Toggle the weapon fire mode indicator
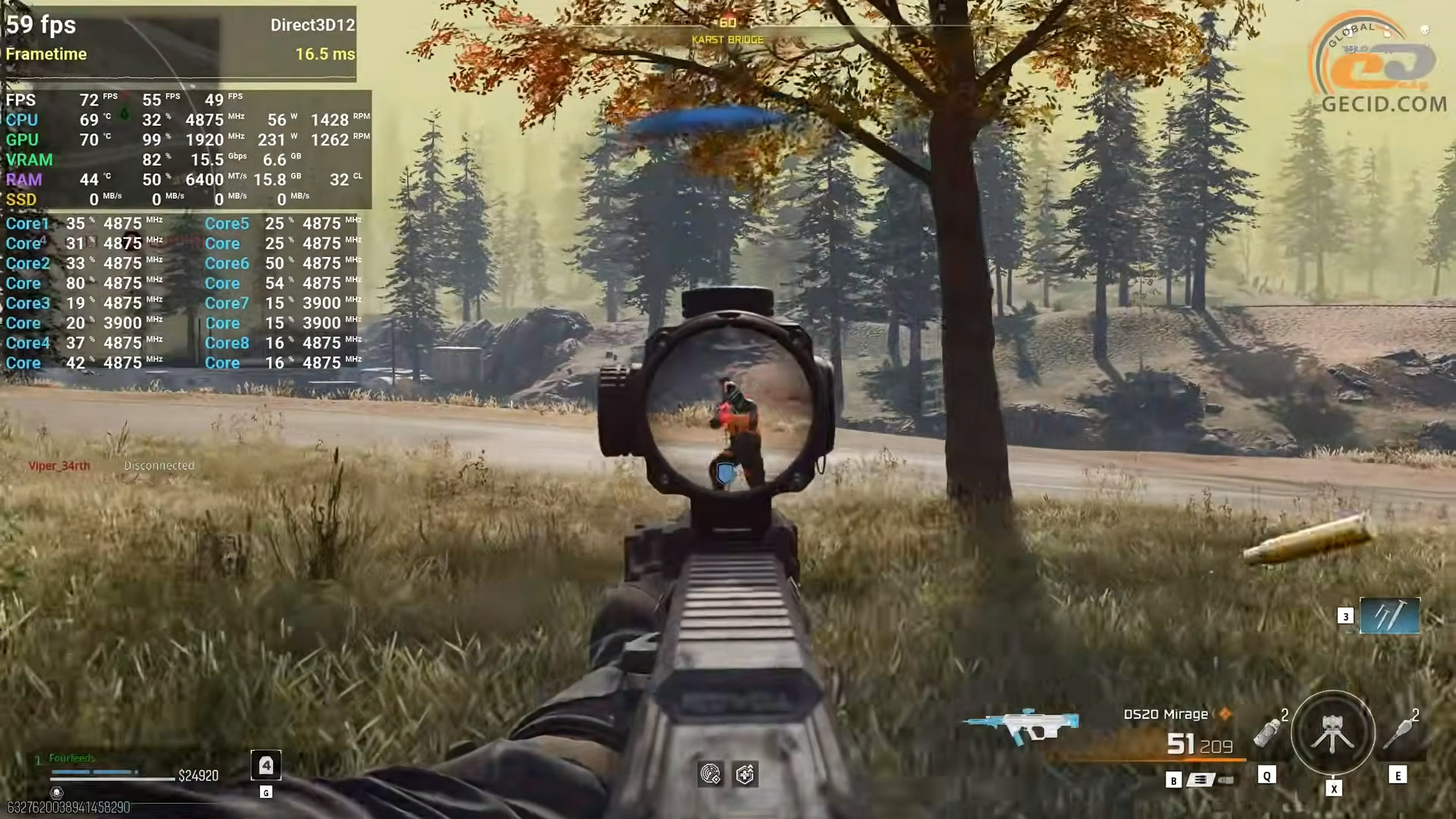The height and width of the screenshot is (819, 1456). click(x=1200, y=780)
